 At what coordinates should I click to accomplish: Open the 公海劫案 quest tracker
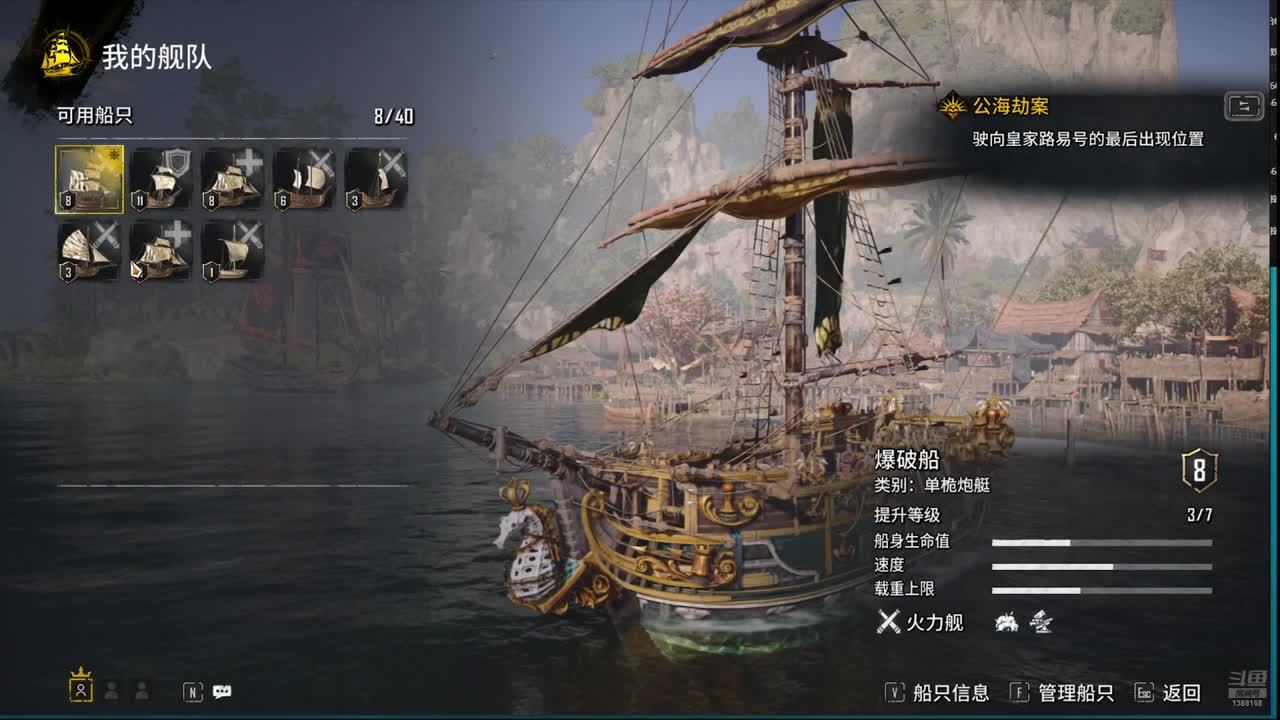click(1010, 106)
